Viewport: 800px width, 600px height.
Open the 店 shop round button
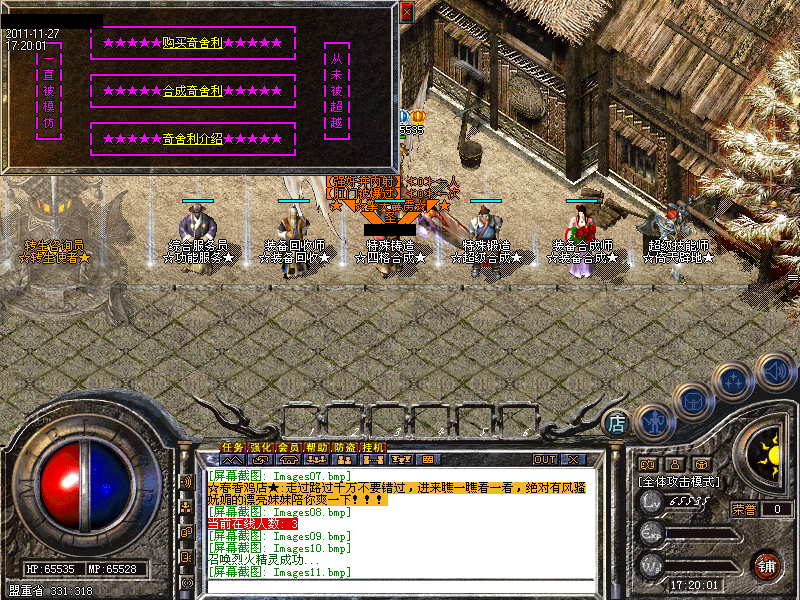tap(618, 424)
